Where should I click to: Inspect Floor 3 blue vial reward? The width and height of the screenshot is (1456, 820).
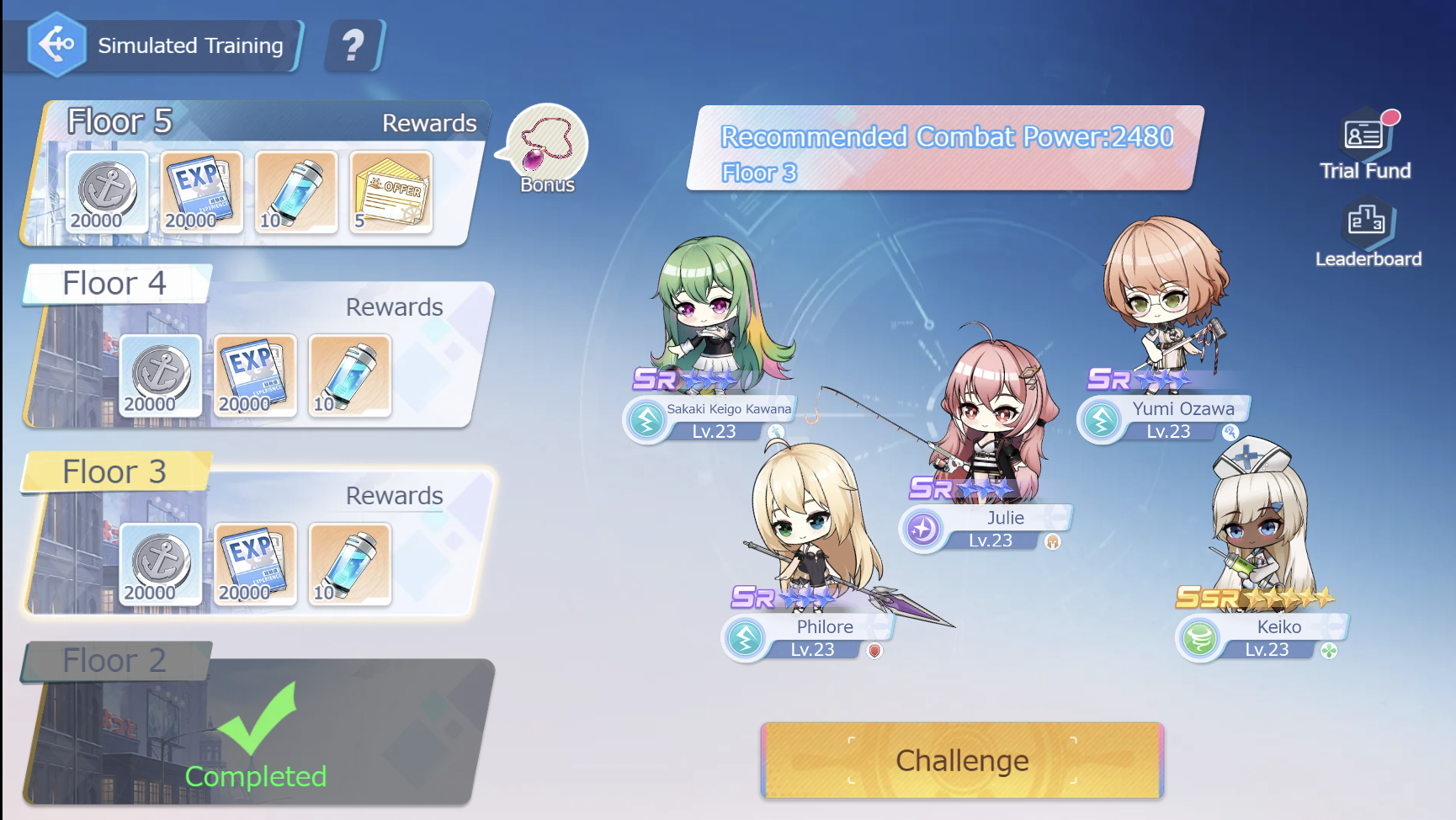349,564
